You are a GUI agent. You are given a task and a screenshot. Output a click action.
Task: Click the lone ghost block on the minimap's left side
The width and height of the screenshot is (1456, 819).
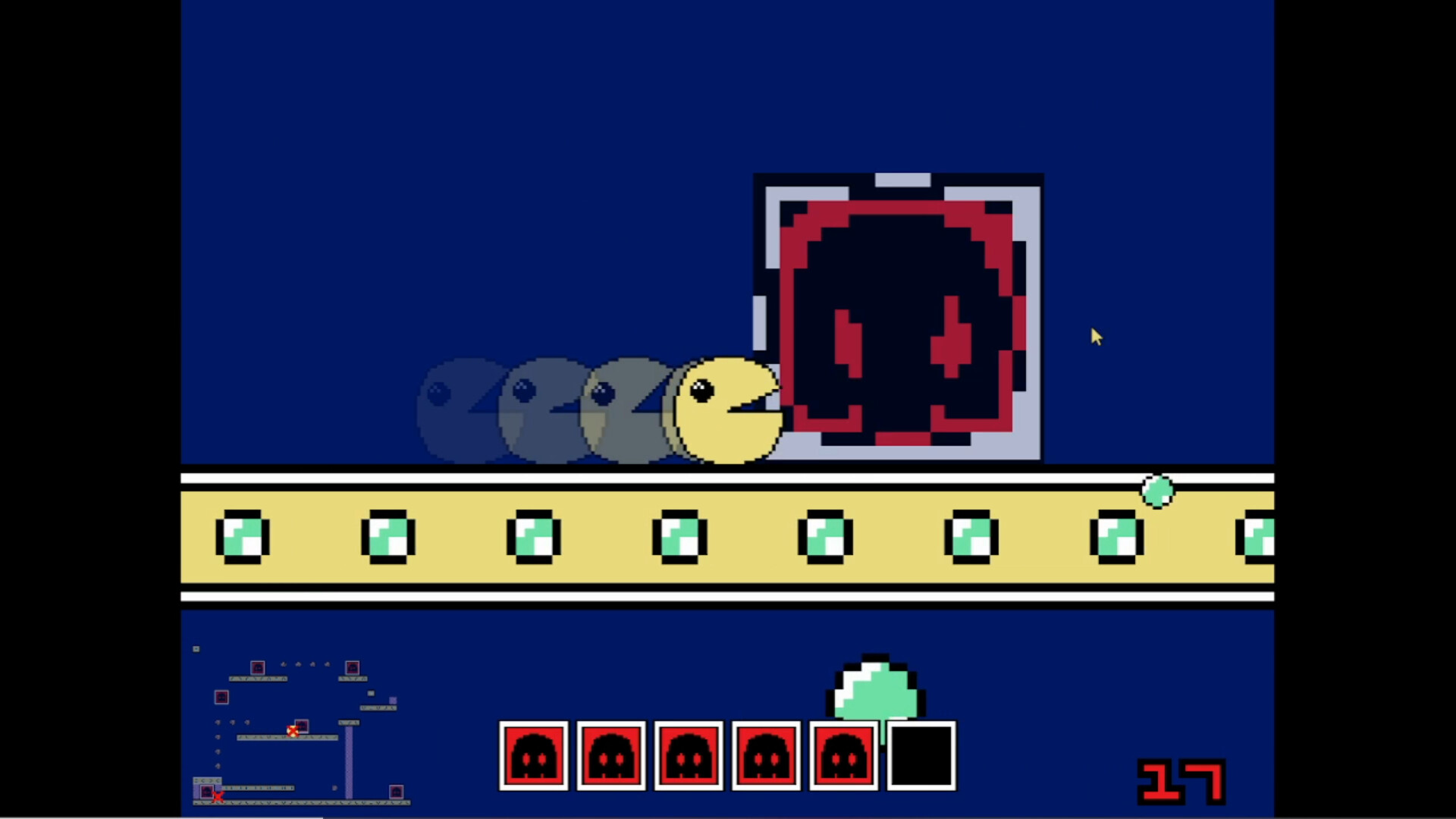click(221, 698)
